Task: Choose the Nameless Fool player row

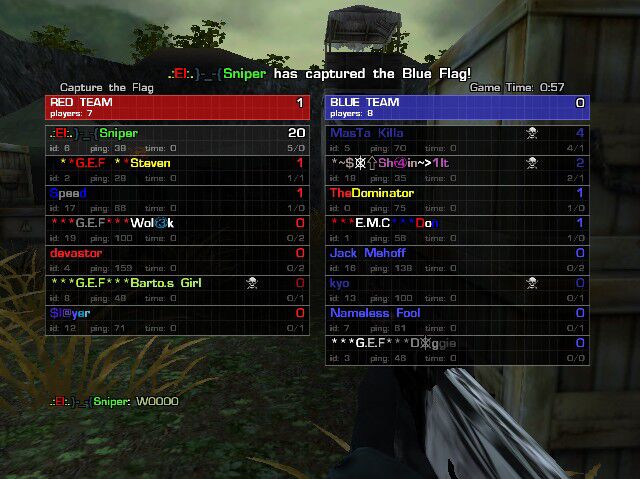Action: [x=457, y=319]
